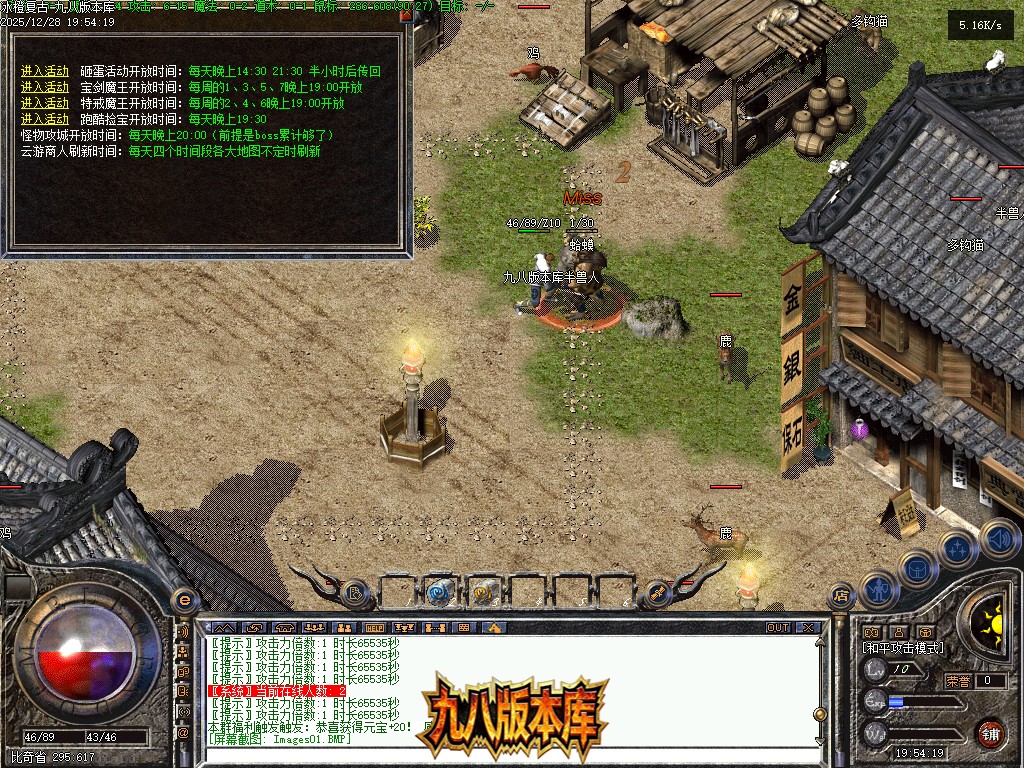Open the character equipment panel (warrior icon)
This screenshot has width=1024, height=768.
point(877,590)
